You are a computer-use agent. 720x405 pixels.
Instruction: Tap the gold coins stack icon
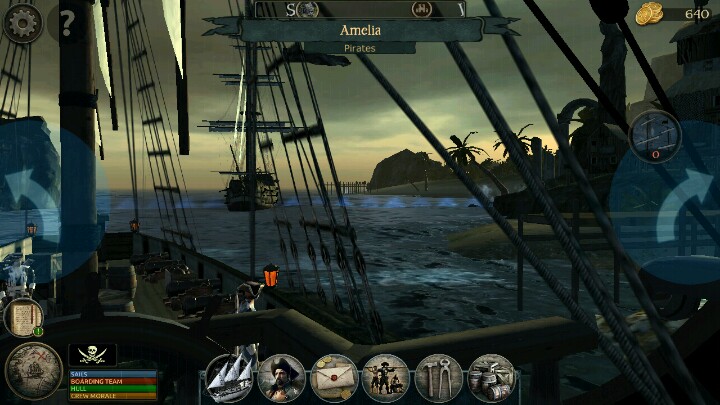pos(650,14)
